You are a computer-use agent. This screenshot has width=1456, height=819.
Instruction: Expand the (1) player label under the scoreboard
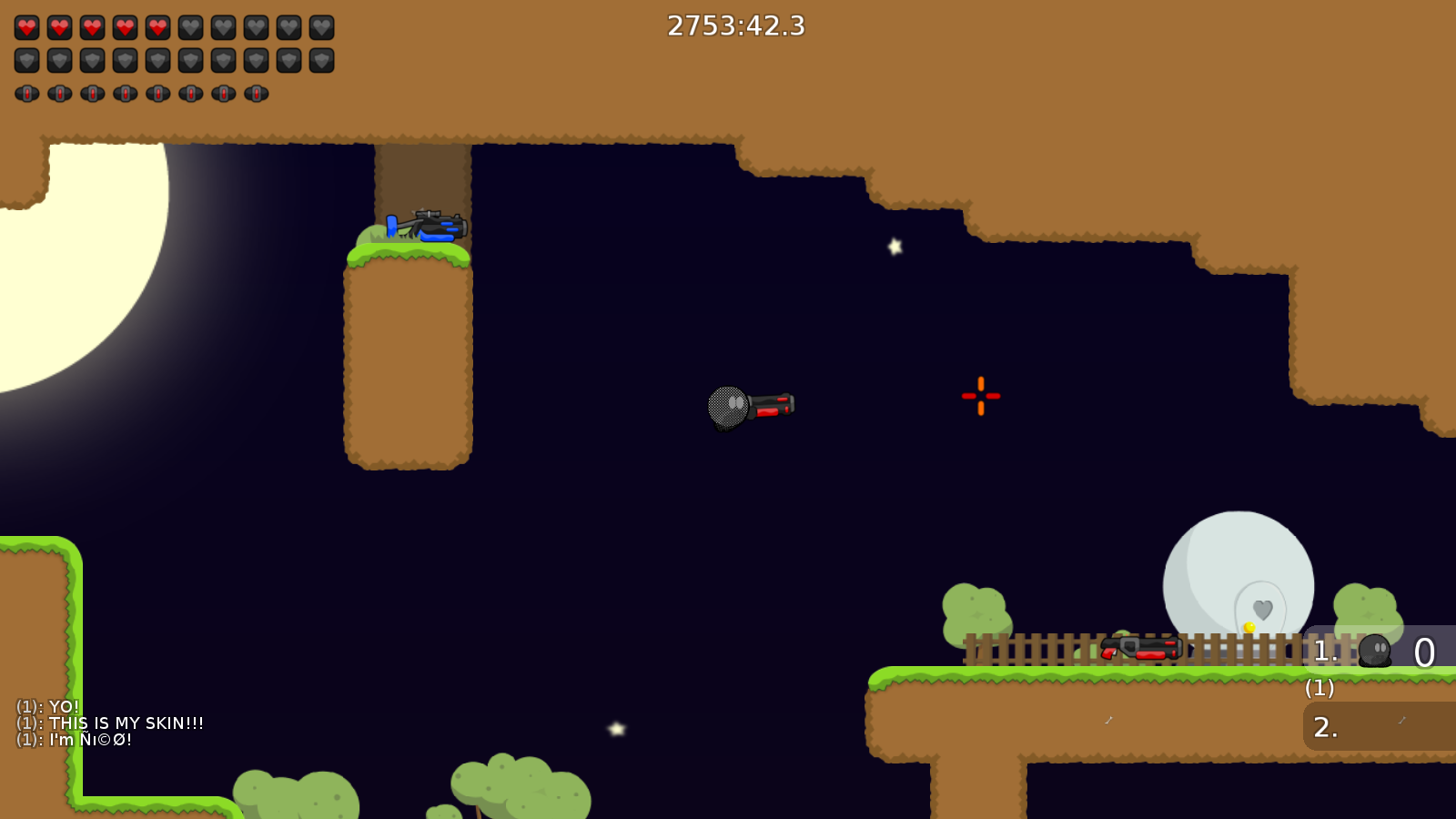click(1318, 689)
